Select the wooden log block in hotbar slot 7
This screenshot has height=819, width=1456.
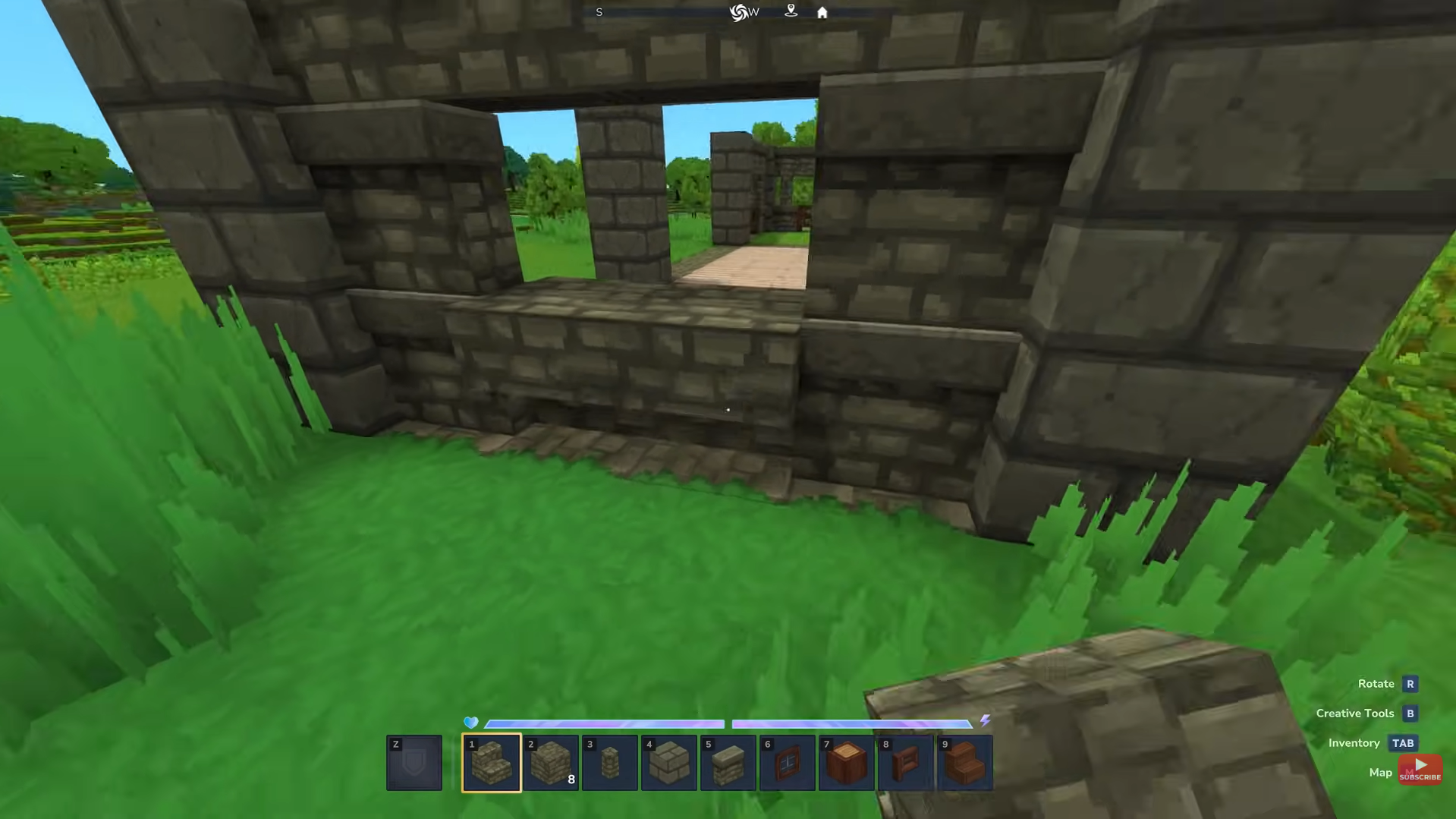click(x=846, y=763)
